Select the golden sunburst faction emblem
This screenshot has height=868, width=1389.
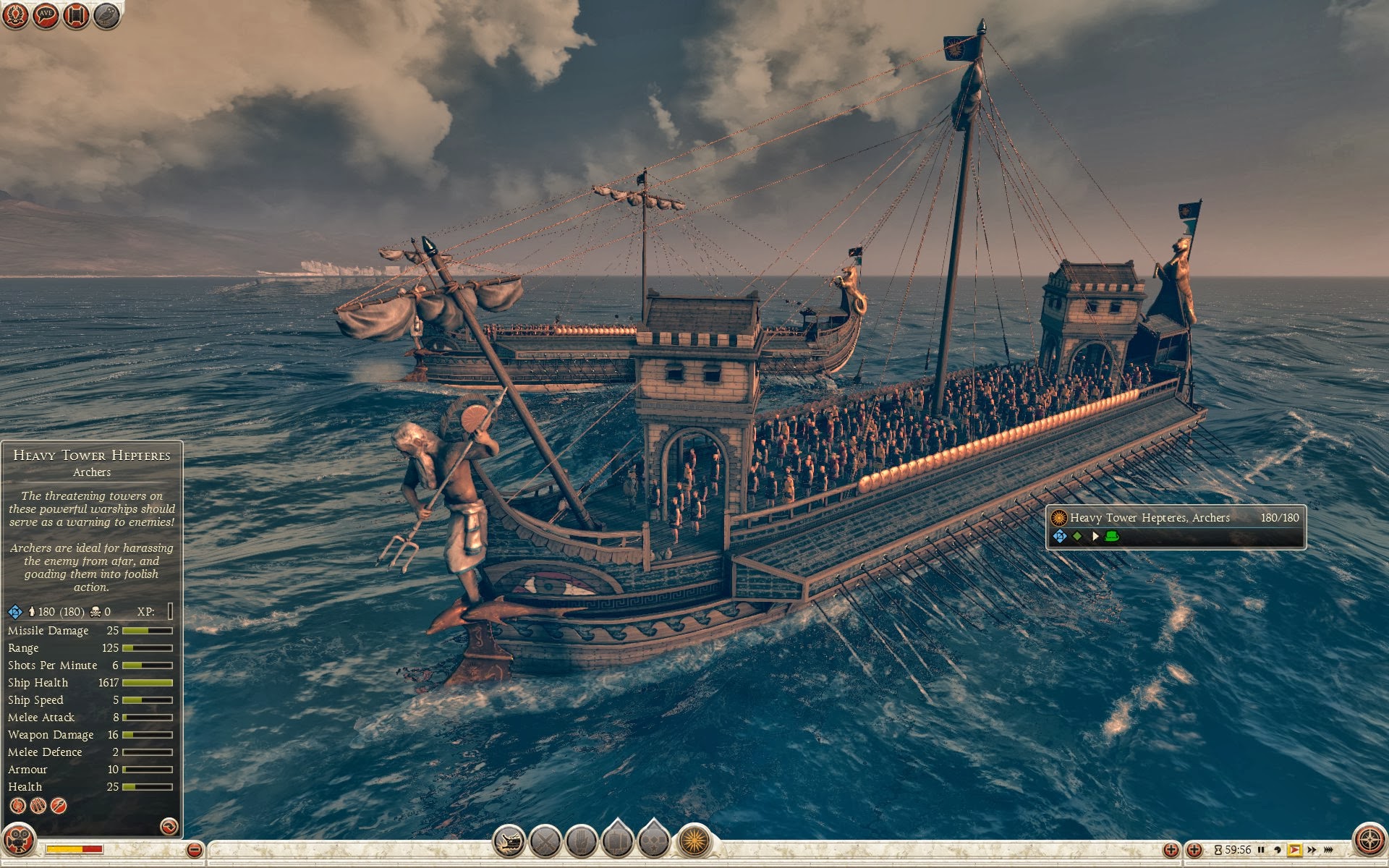pos(694,842)
